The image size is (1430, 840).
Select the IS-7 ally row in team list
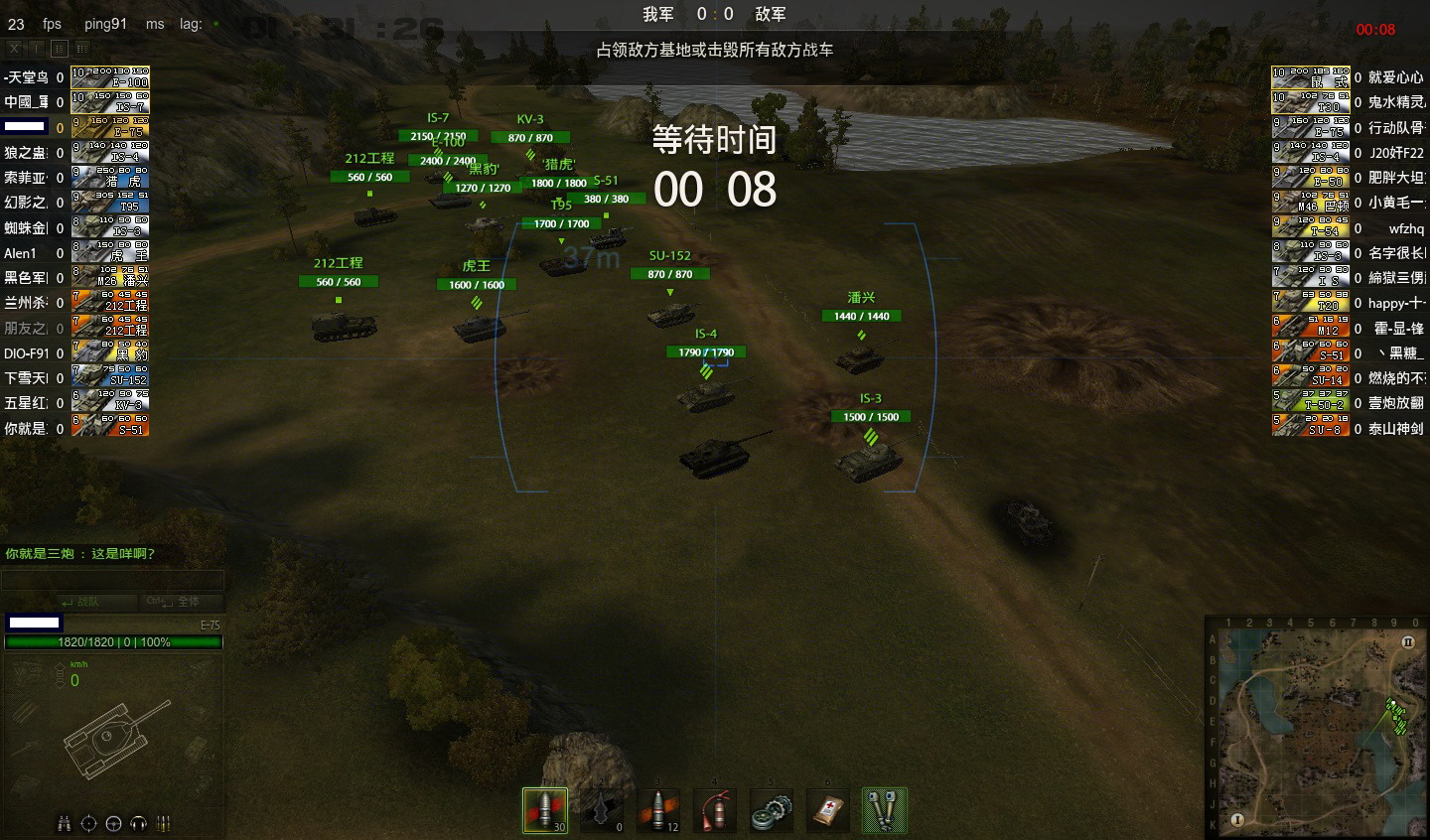(75, 102)
